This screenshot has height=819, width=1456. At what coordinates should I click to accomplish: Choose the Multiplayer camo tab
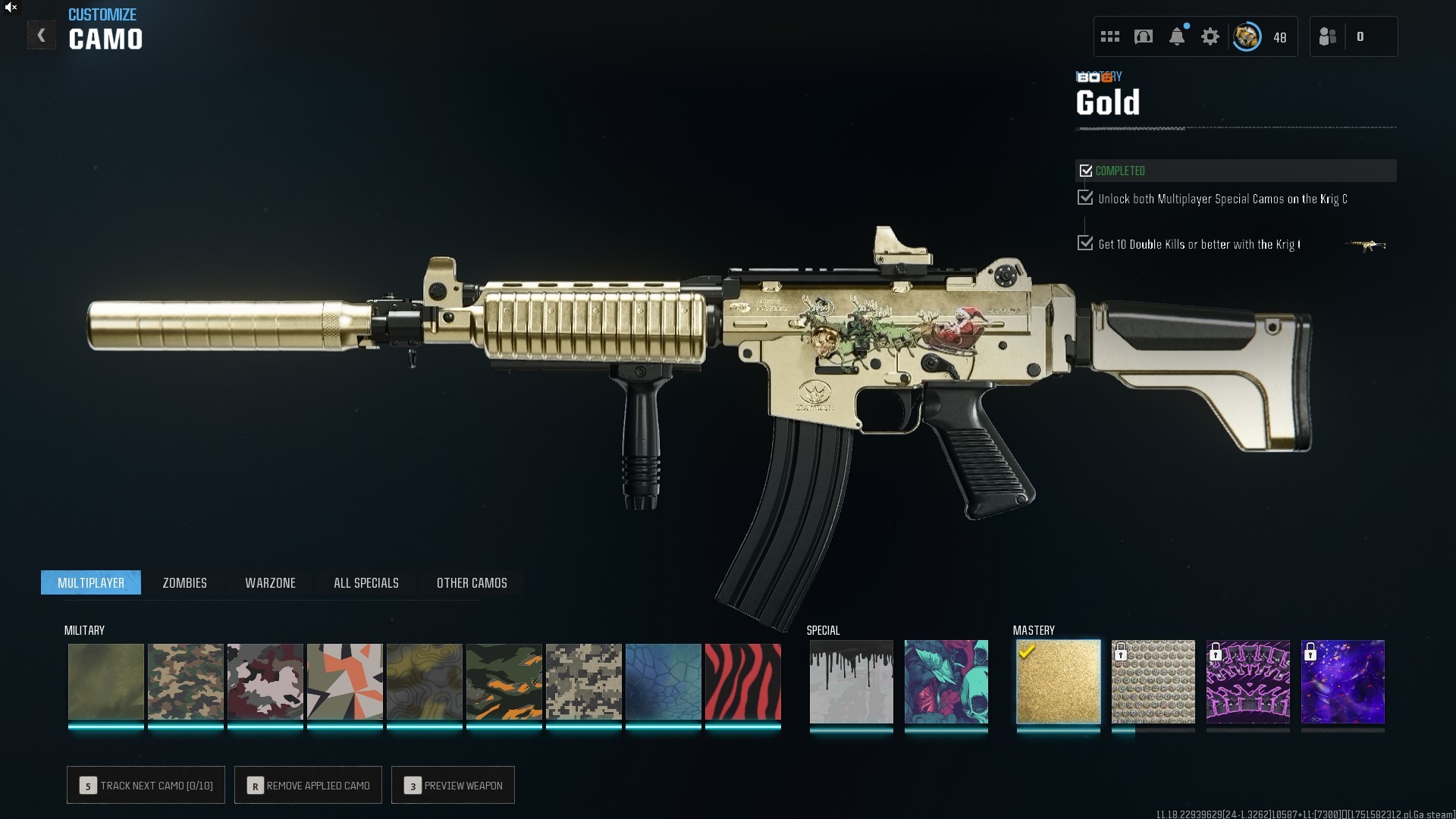point(91,582)
